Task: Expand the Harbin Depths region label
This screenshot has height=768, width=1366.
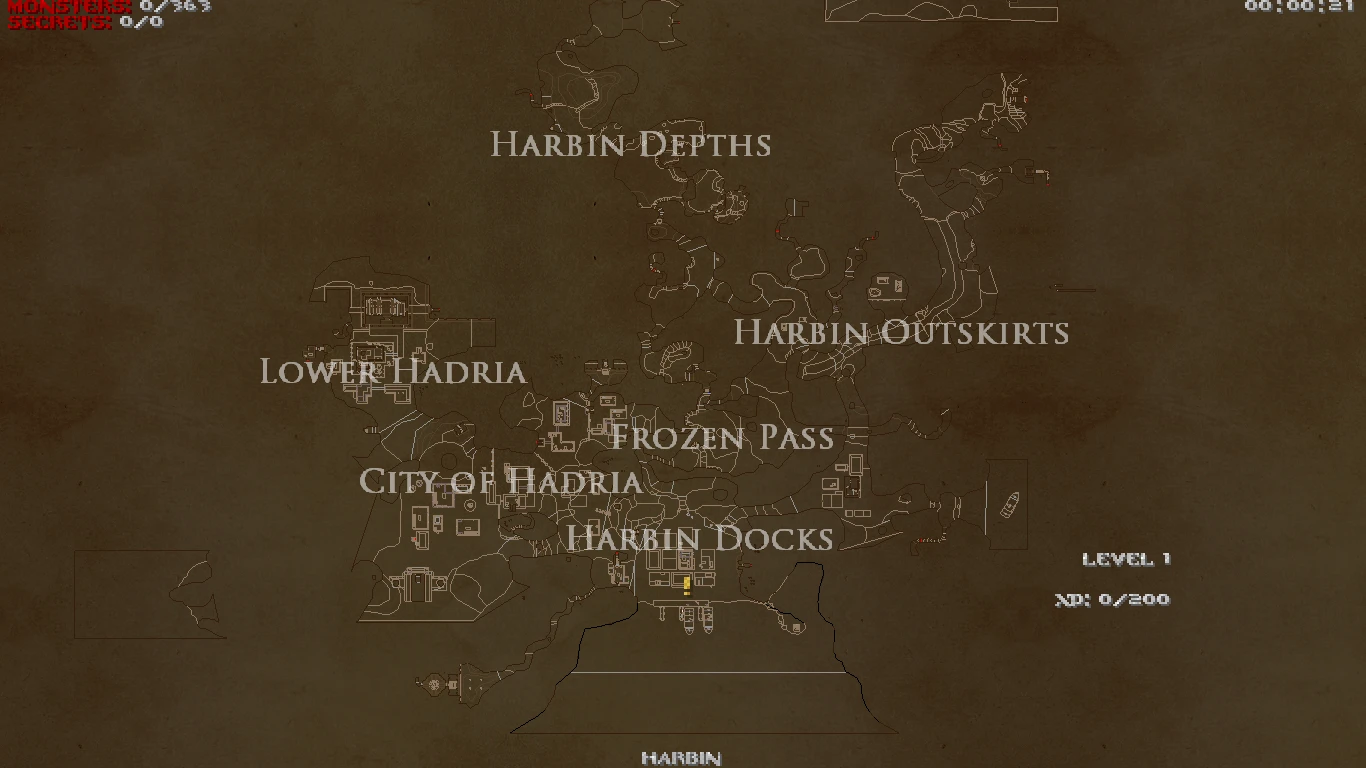Action: click(x=630, y=145)
